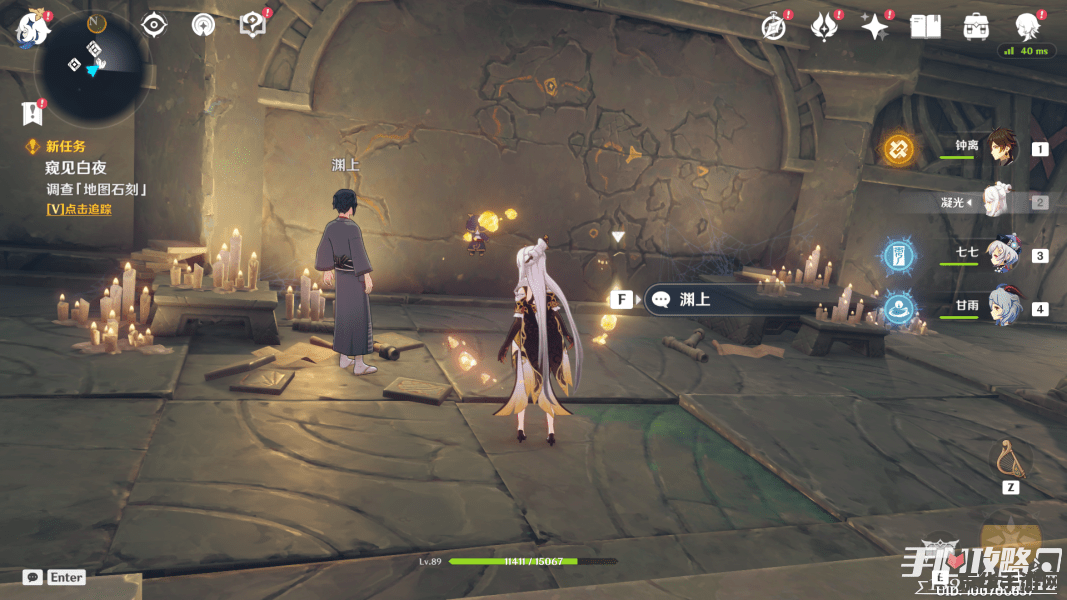
Task: Activate the elemental sight eye icon
Action: (153, 24)
